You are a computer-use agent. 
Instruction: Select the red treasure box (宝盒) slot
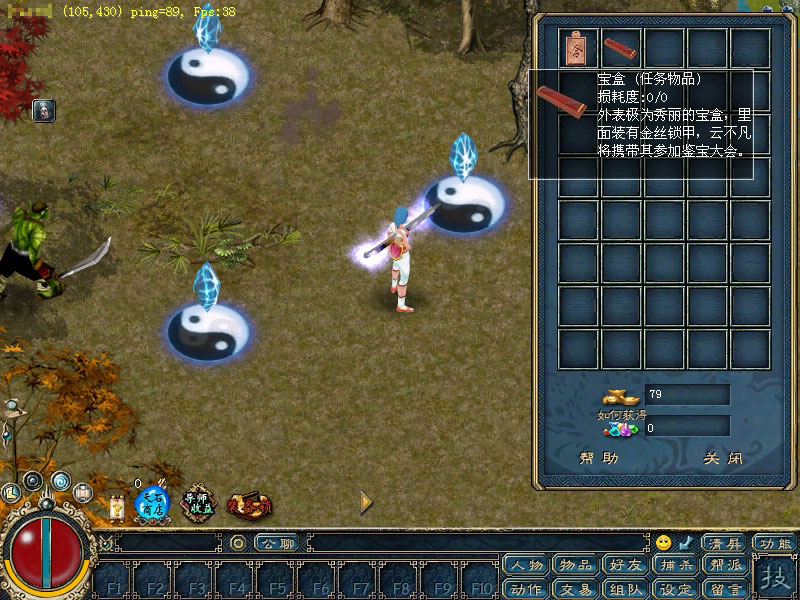click(x=620, y=48)
